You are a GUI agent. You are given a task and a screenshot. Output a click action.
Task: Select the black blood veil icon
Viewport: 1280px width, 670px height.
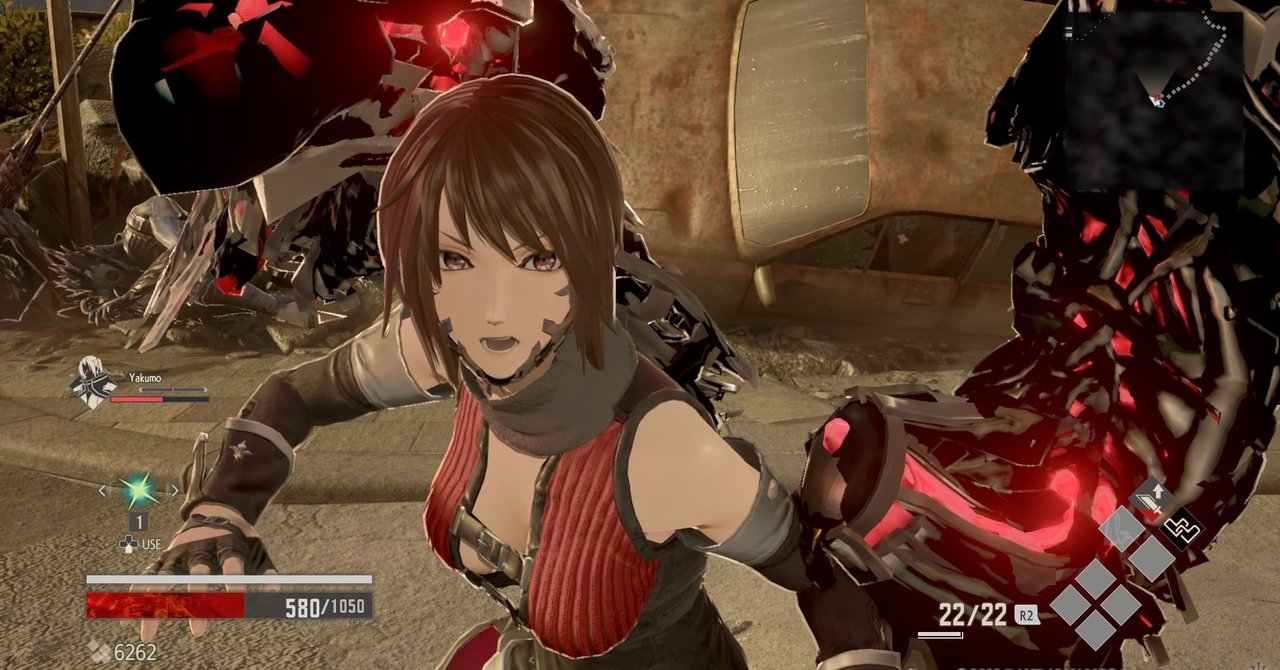[1182, 527]
